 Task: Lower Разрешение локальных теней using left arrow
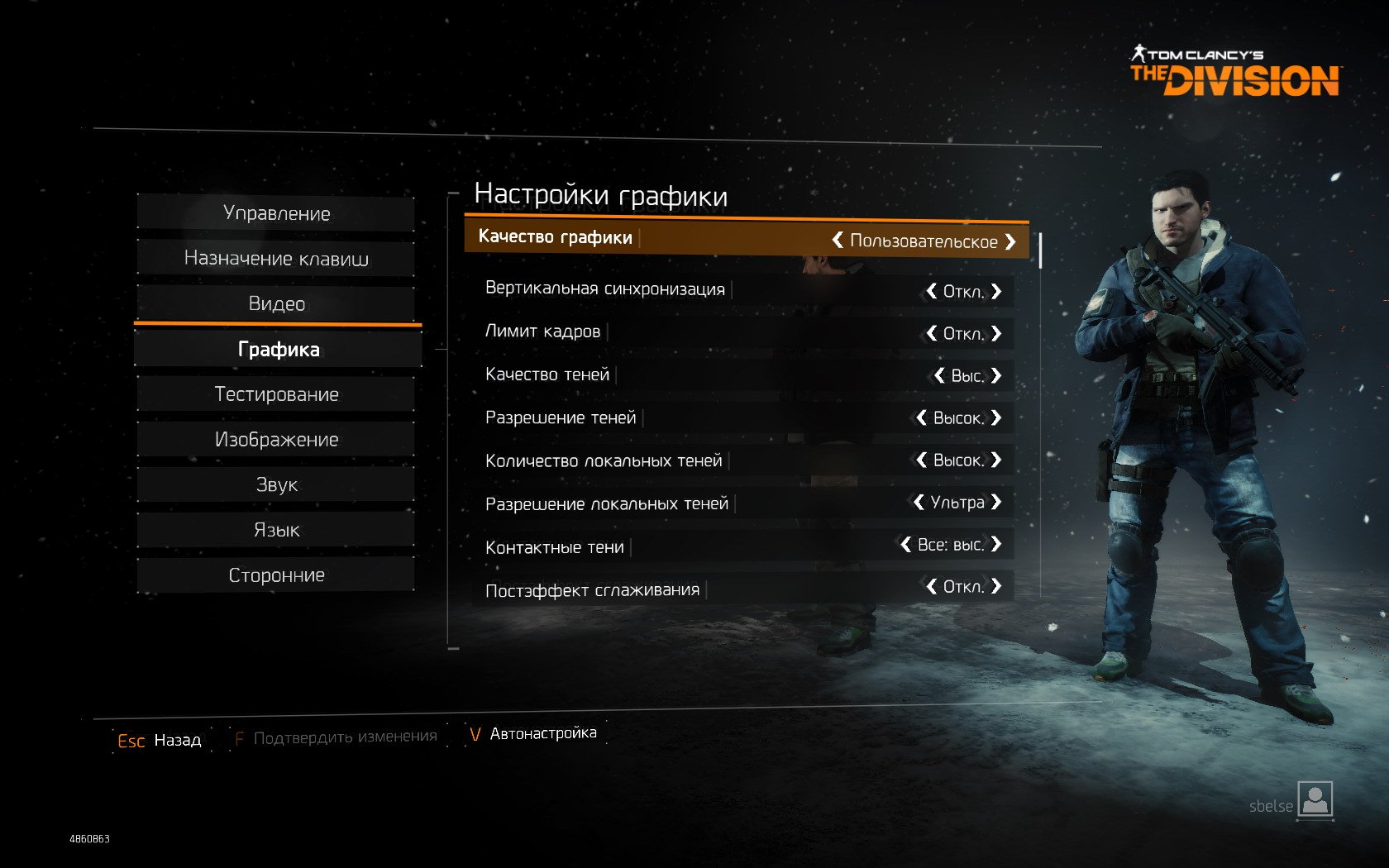919,502
